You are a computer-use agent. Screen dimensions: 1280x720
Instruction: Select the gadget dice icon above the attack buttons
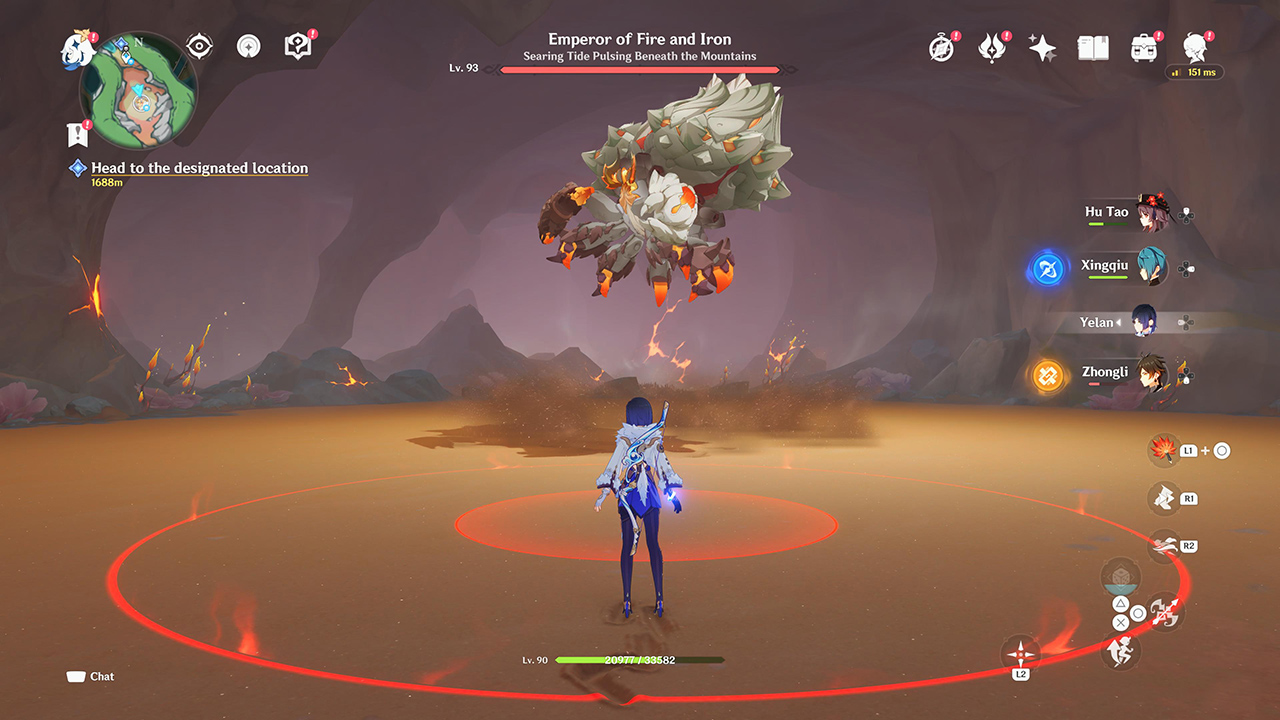tap(1122, 575)
